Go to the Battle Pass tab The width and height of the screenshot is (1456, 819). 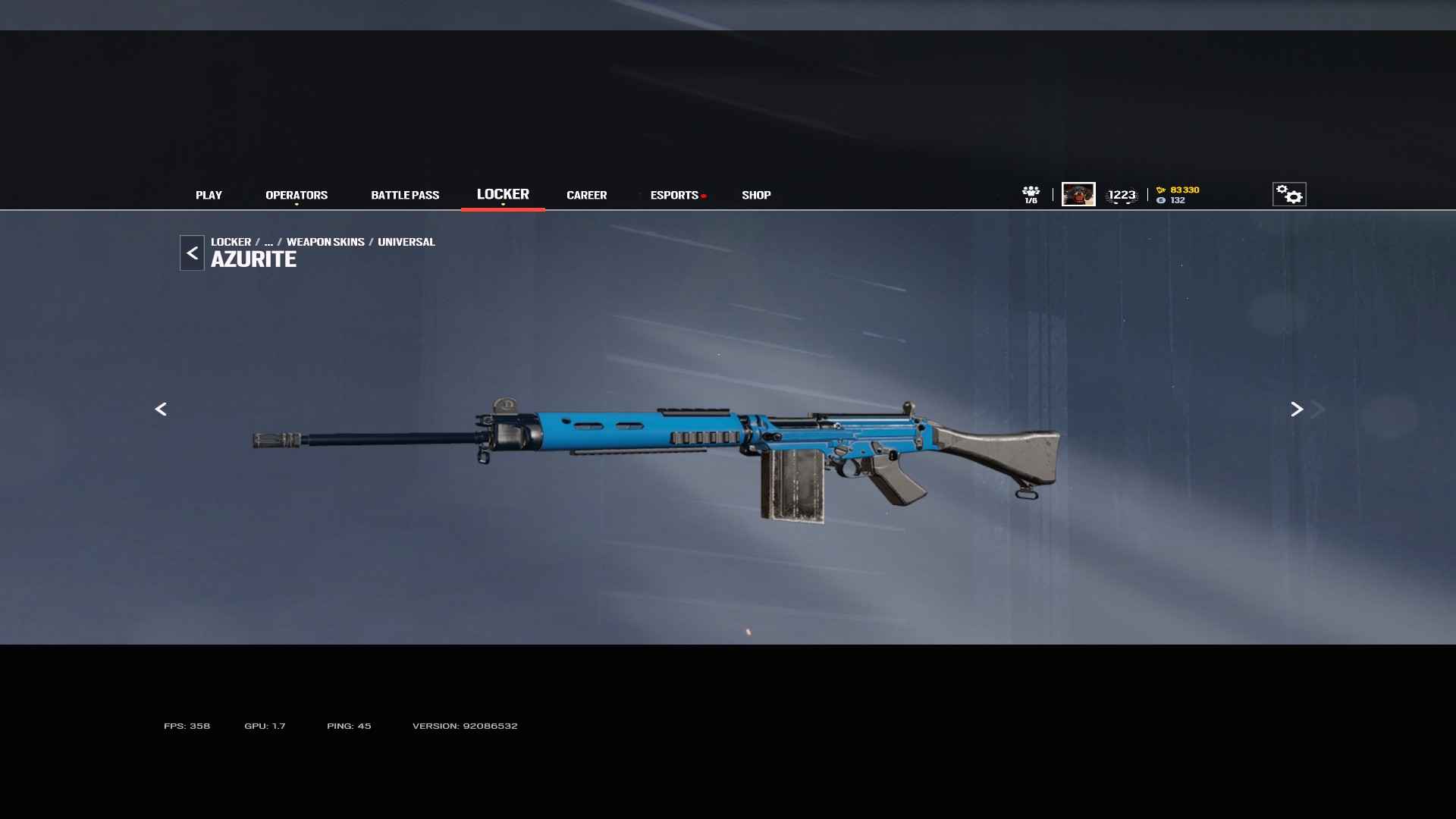[x=405, y=195]
